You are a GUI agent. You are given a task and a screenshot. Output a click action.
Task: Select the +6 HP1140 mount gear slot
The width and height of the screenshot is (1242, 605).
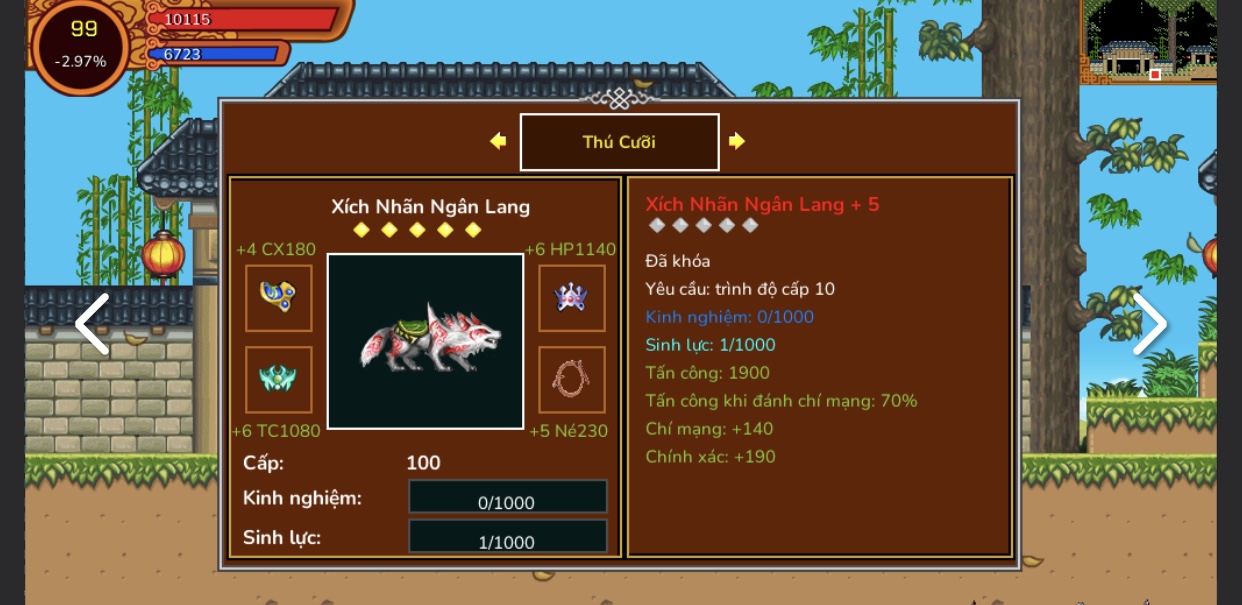click(572, 297)
